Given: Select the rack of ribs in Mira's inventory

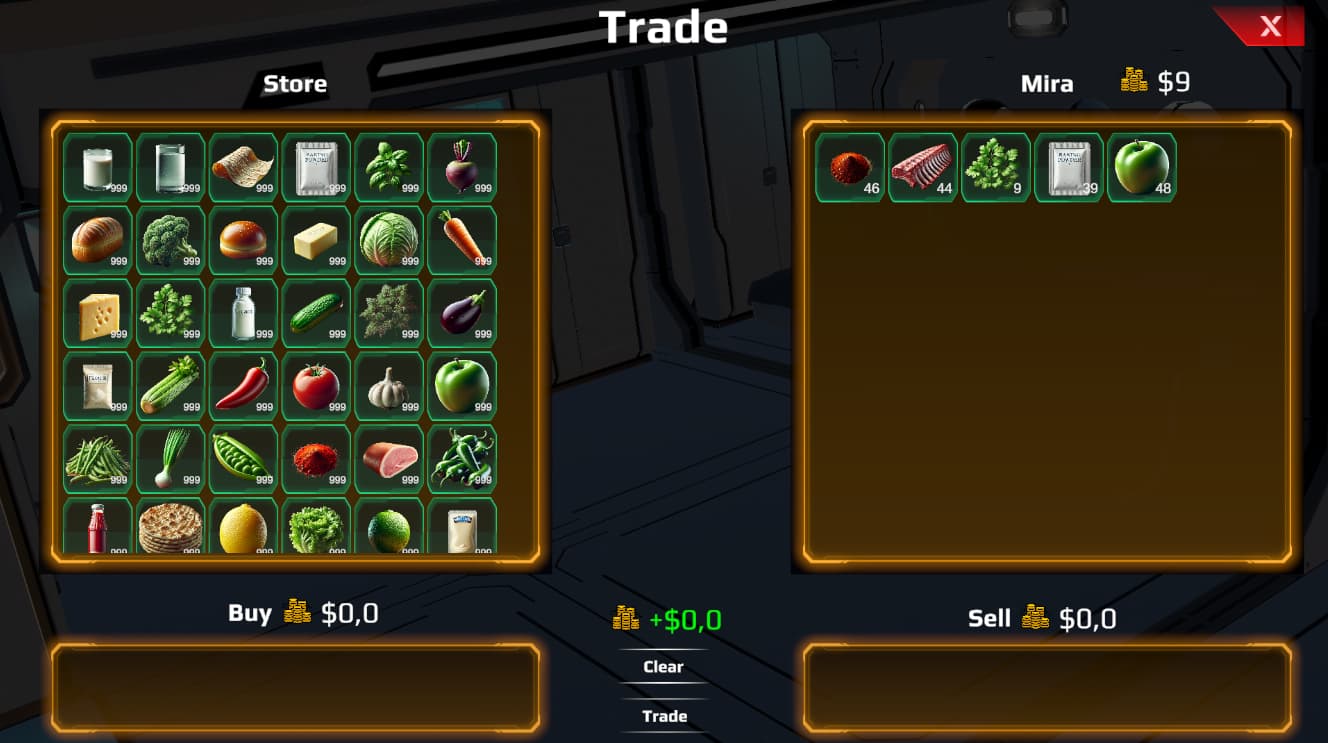Looking at the screenshot, I should pos(923,168).
